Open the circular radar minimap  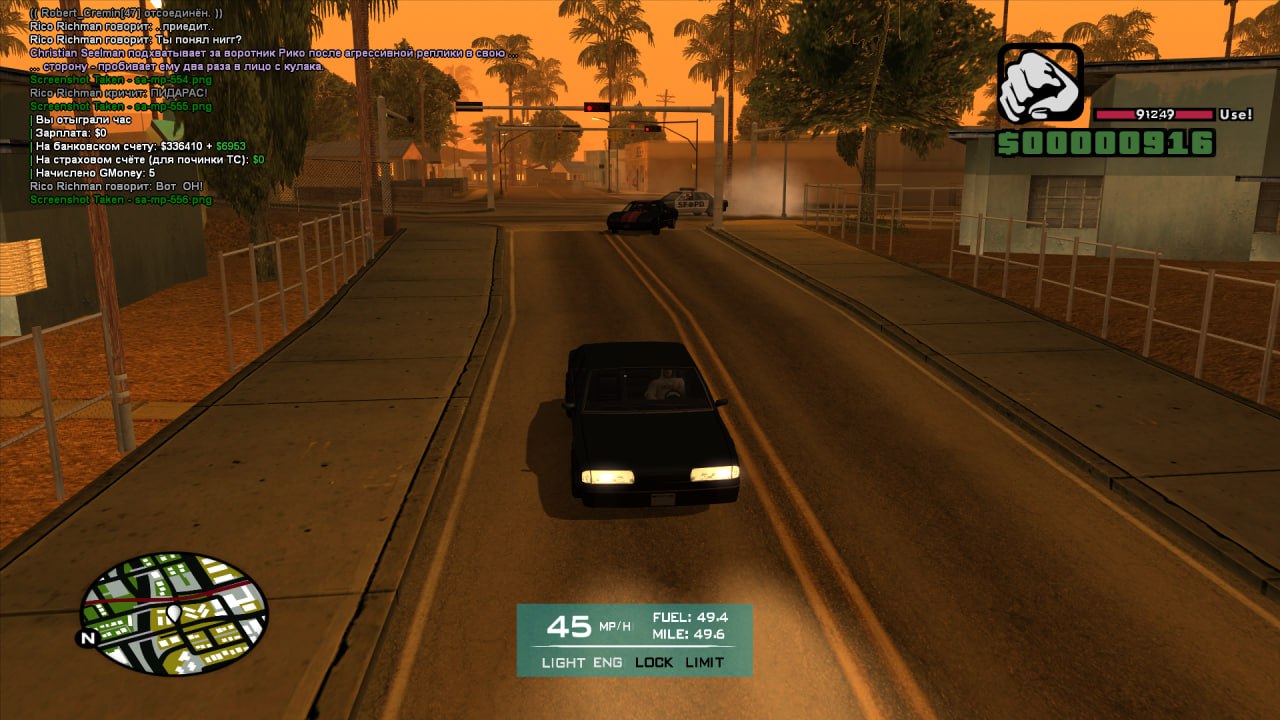174,612
